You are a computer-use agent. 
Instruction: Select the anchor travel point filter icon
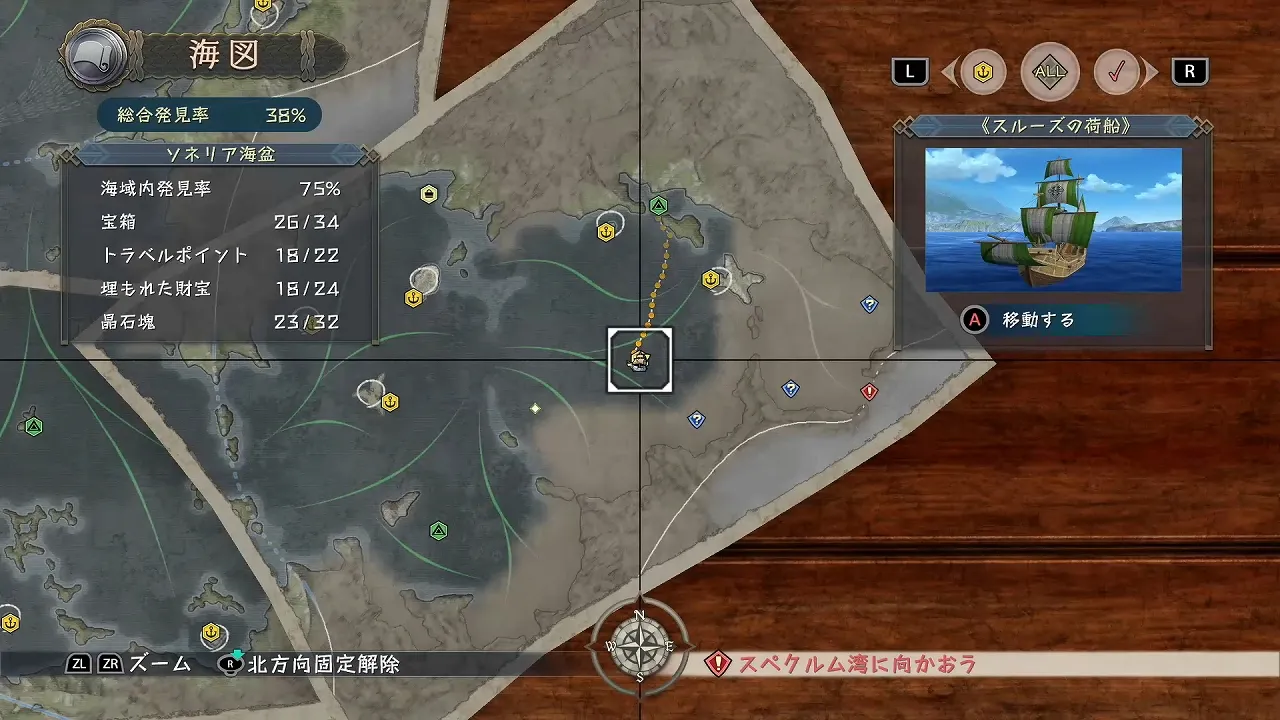pos(983,71)
